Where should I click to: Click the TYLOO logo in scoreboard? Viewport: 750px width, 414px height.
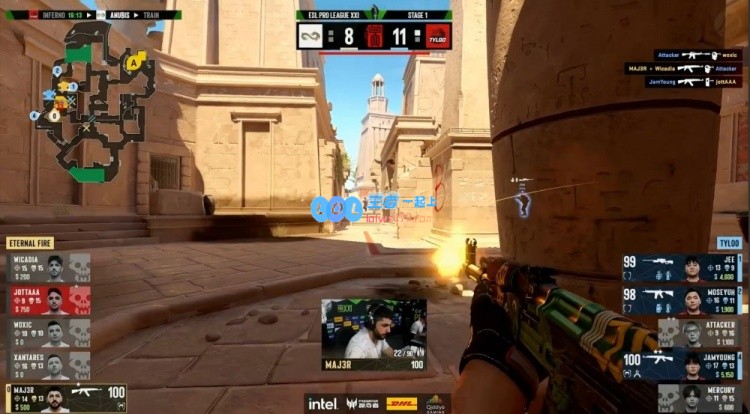[x=438, y=36]
